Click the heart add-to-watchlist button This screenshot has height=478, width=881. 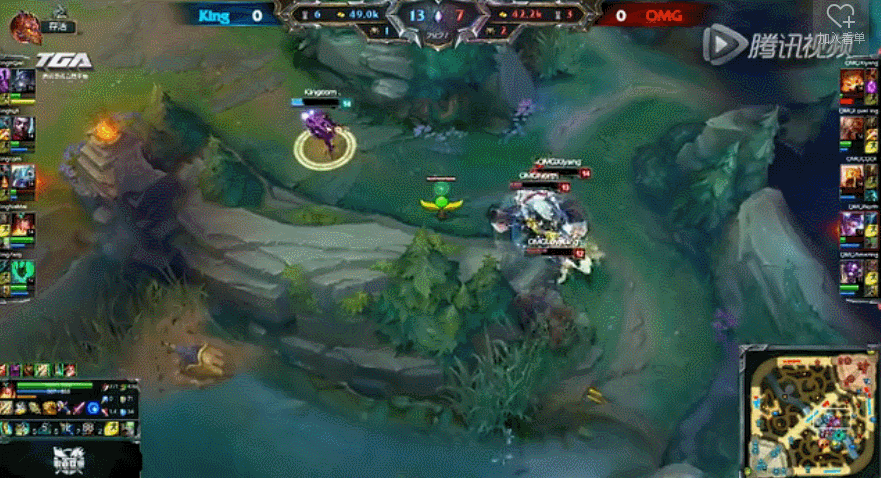(x=841, y=16)
